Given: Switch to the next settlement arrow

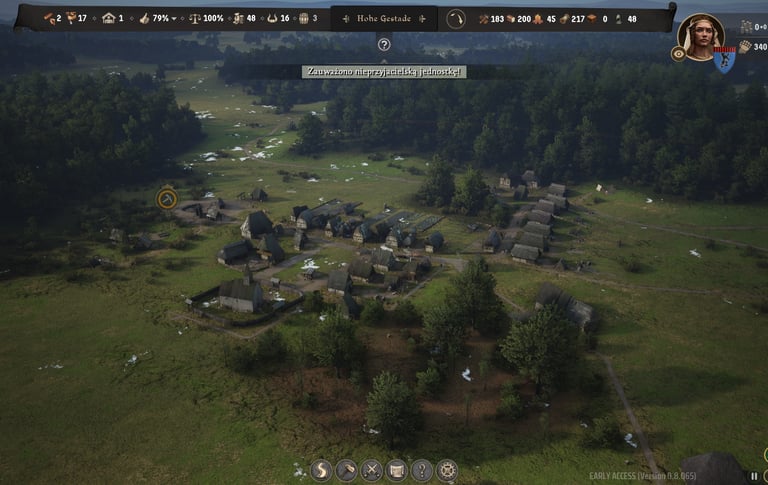Looking at the screenshot, I should [422, 18].
